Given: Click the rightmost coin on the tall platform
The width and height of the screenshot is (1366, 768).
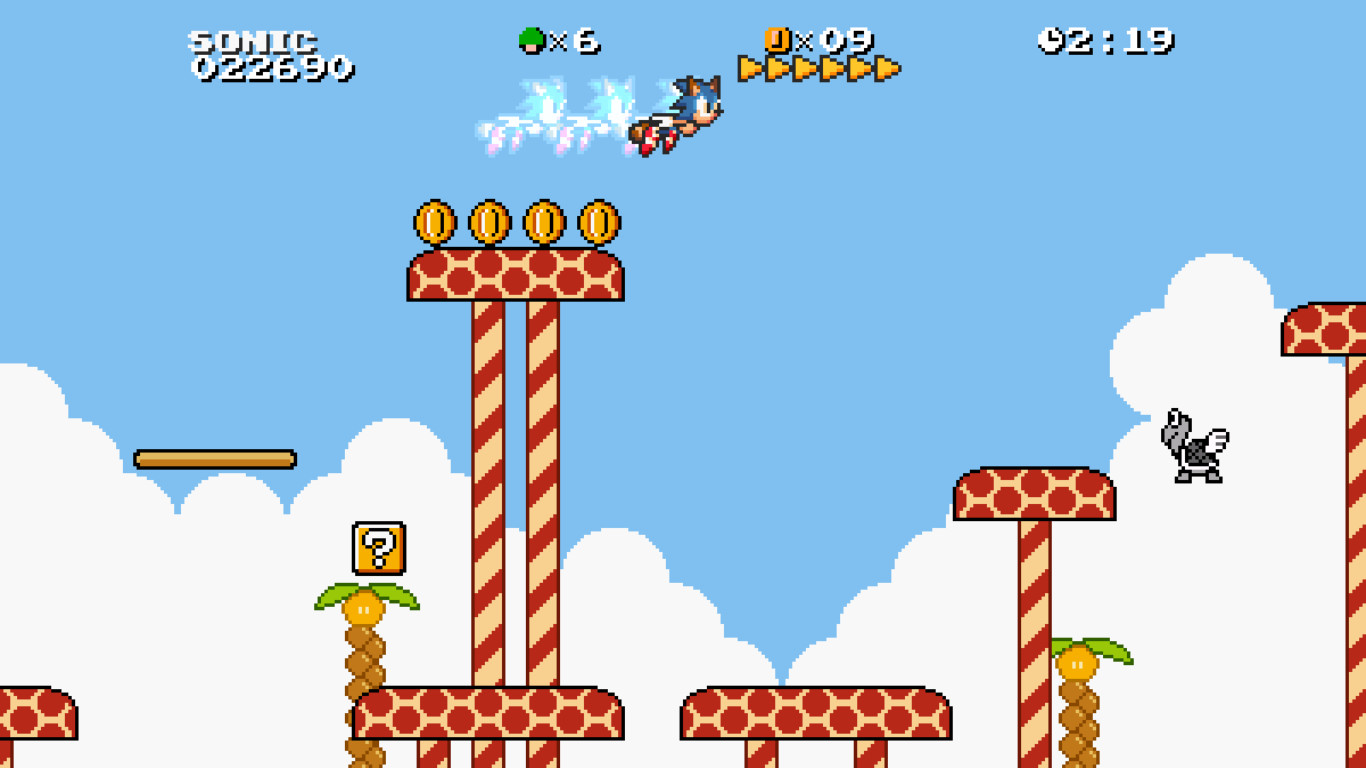Looking at the screenshot, I should click(x=598, y=222).
